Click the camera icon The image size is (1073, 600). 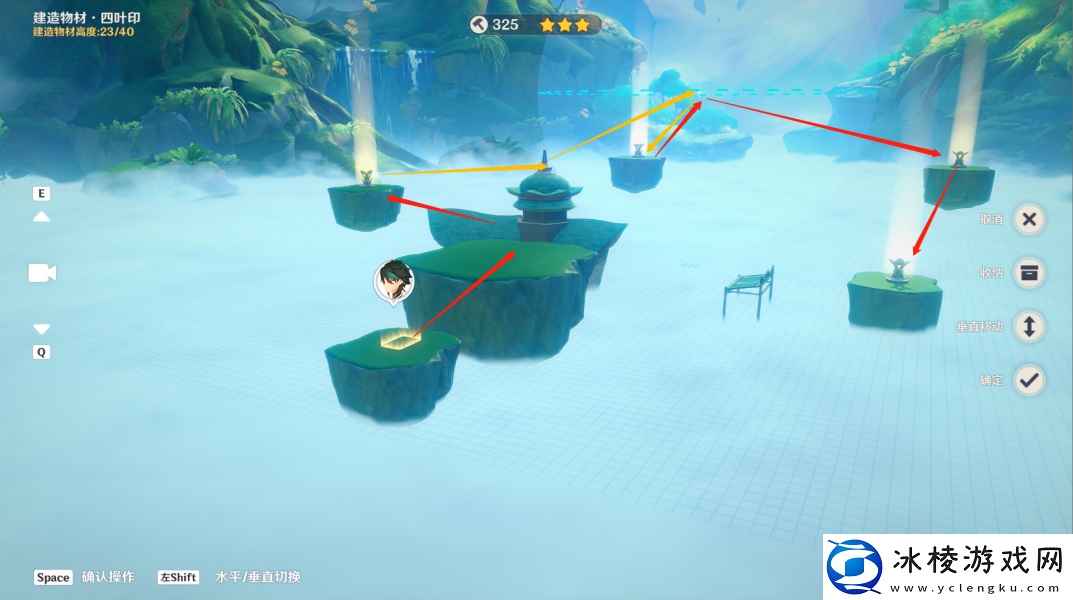pos(42,273)
